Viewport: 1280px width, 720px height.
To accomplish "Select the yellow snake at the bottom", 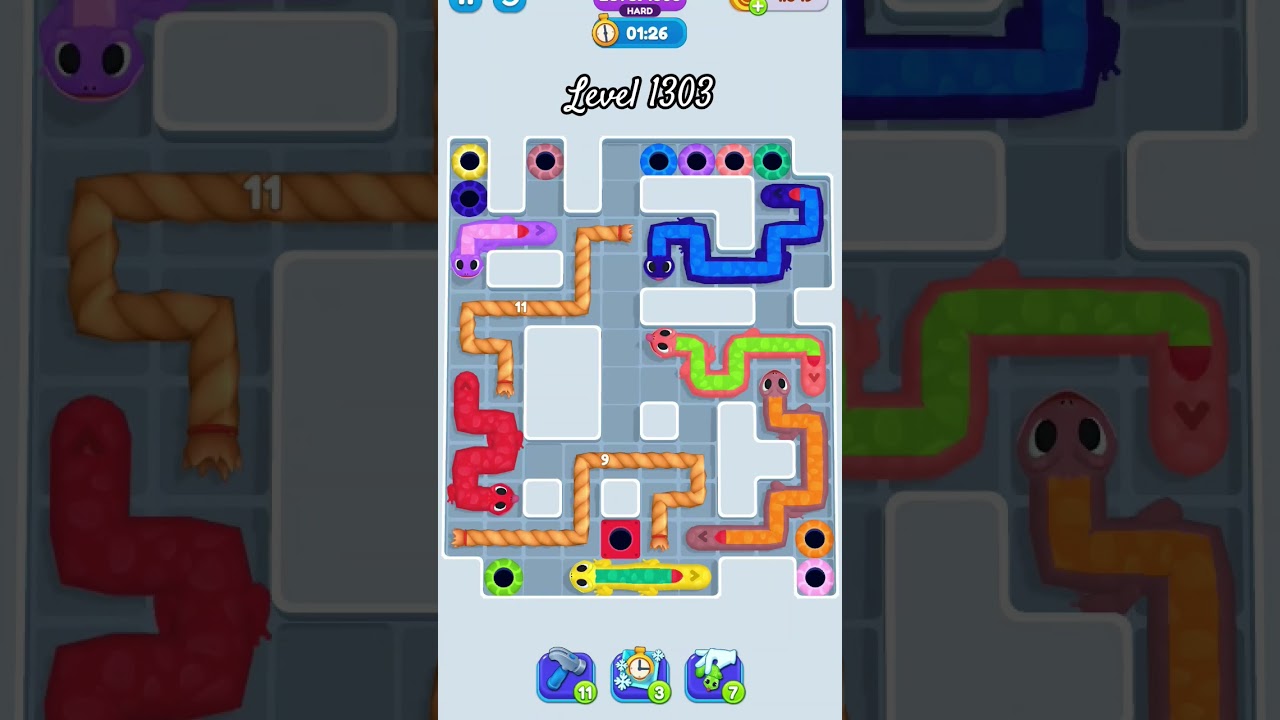I will pos(620,576).
